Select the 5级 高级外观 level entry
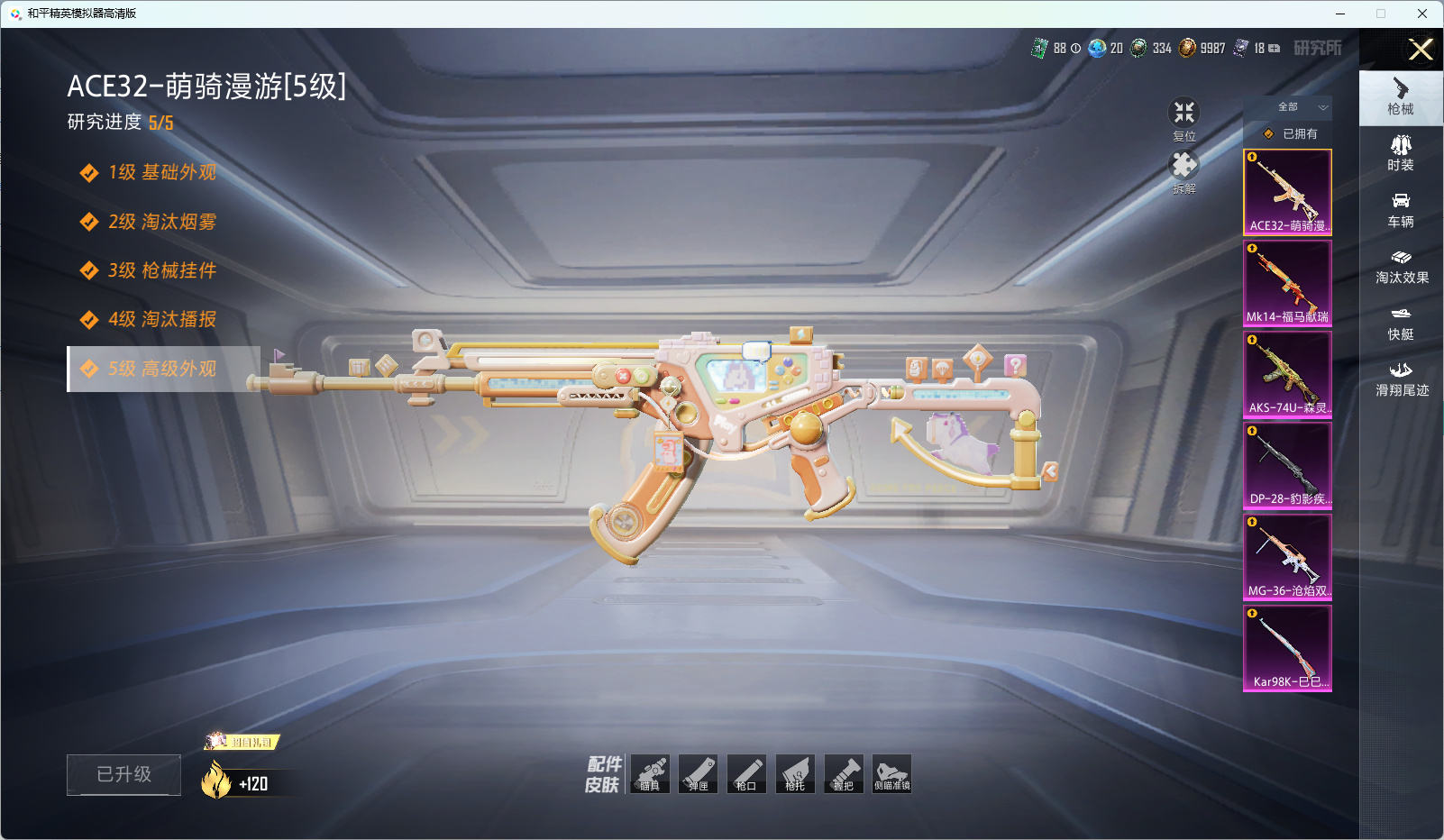The width and height of the screenshot is (1444, 840). tap(162, 369)
